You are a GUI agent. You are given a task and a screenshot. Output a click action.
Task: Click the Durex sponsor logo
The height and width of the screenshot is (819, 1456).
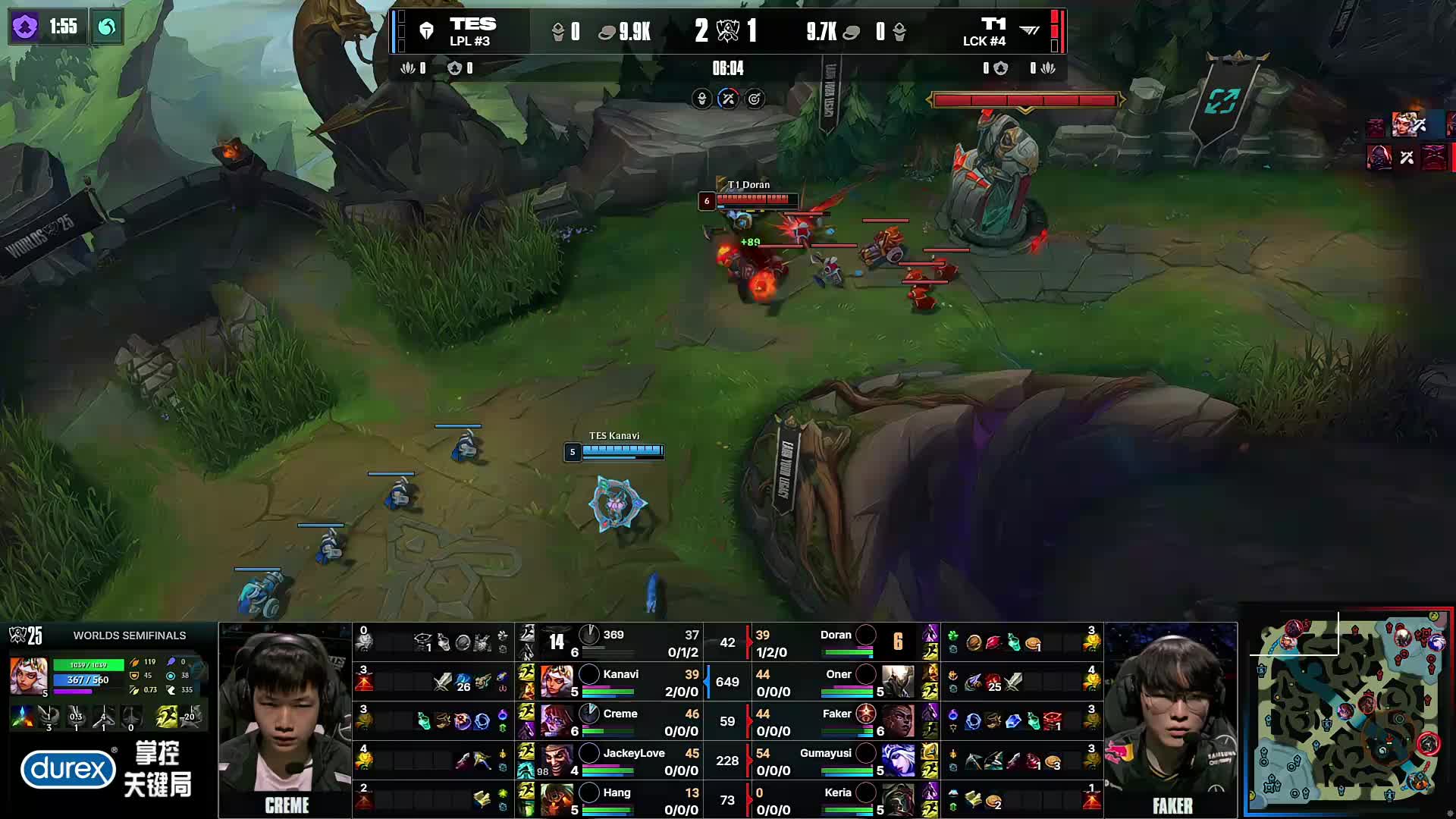(x=68, y=770)
